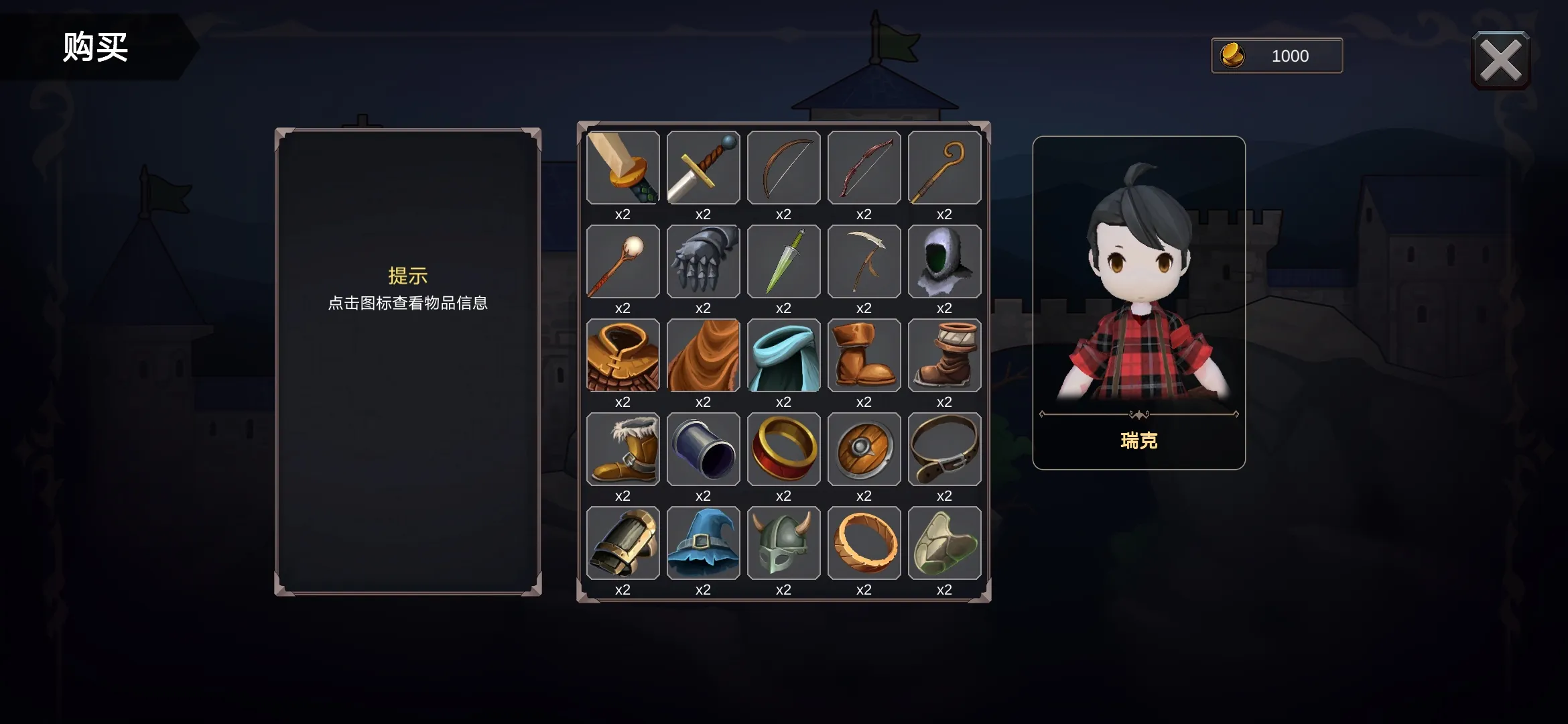Click the red recurve bow icon
The image size is (1568, 724).
tap(864, 168)
